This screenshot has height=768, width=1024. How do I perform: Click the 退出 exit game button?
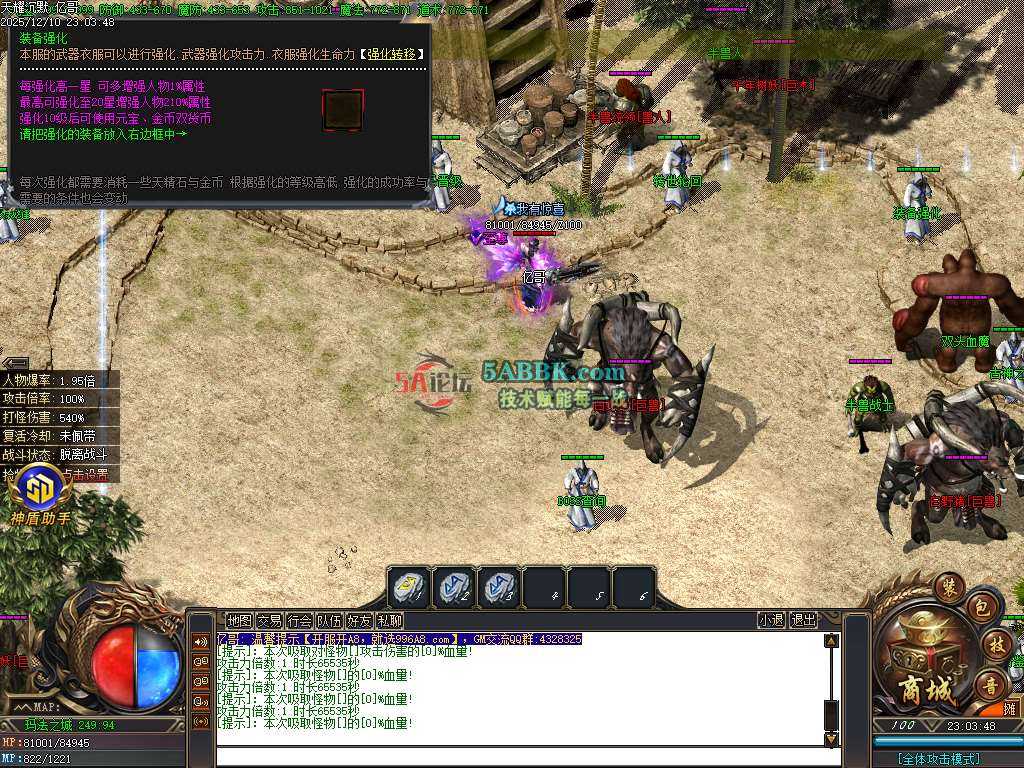coord(803,620)
